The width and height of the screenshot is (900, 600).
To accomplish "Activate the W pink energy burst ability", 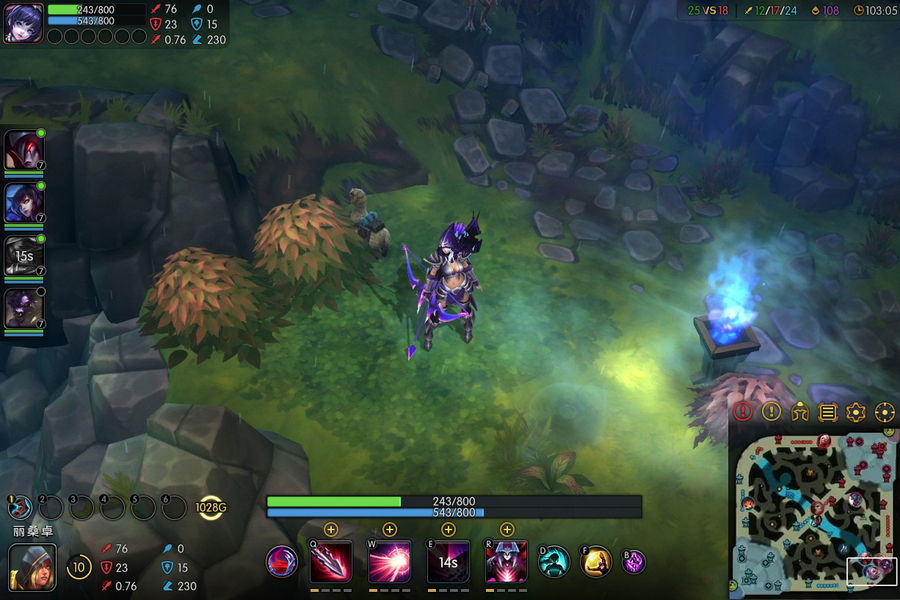I will [x=389, y=562].
